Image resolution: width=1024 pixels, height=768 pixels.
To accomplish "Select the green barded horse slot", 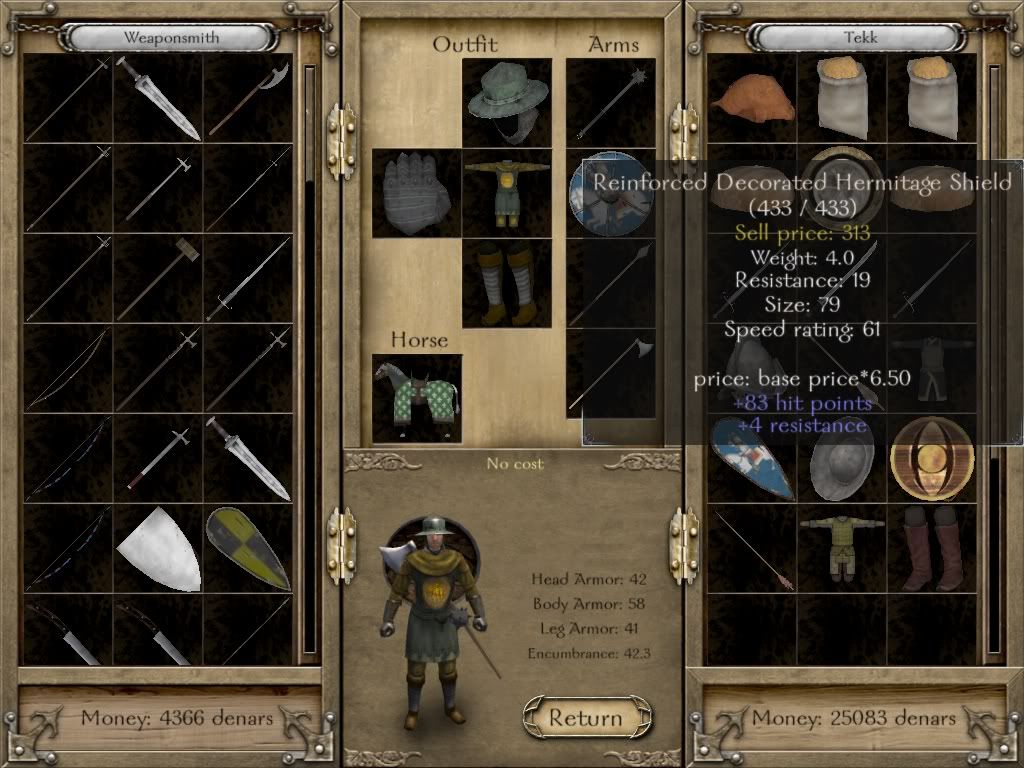I will coord(417,398).
